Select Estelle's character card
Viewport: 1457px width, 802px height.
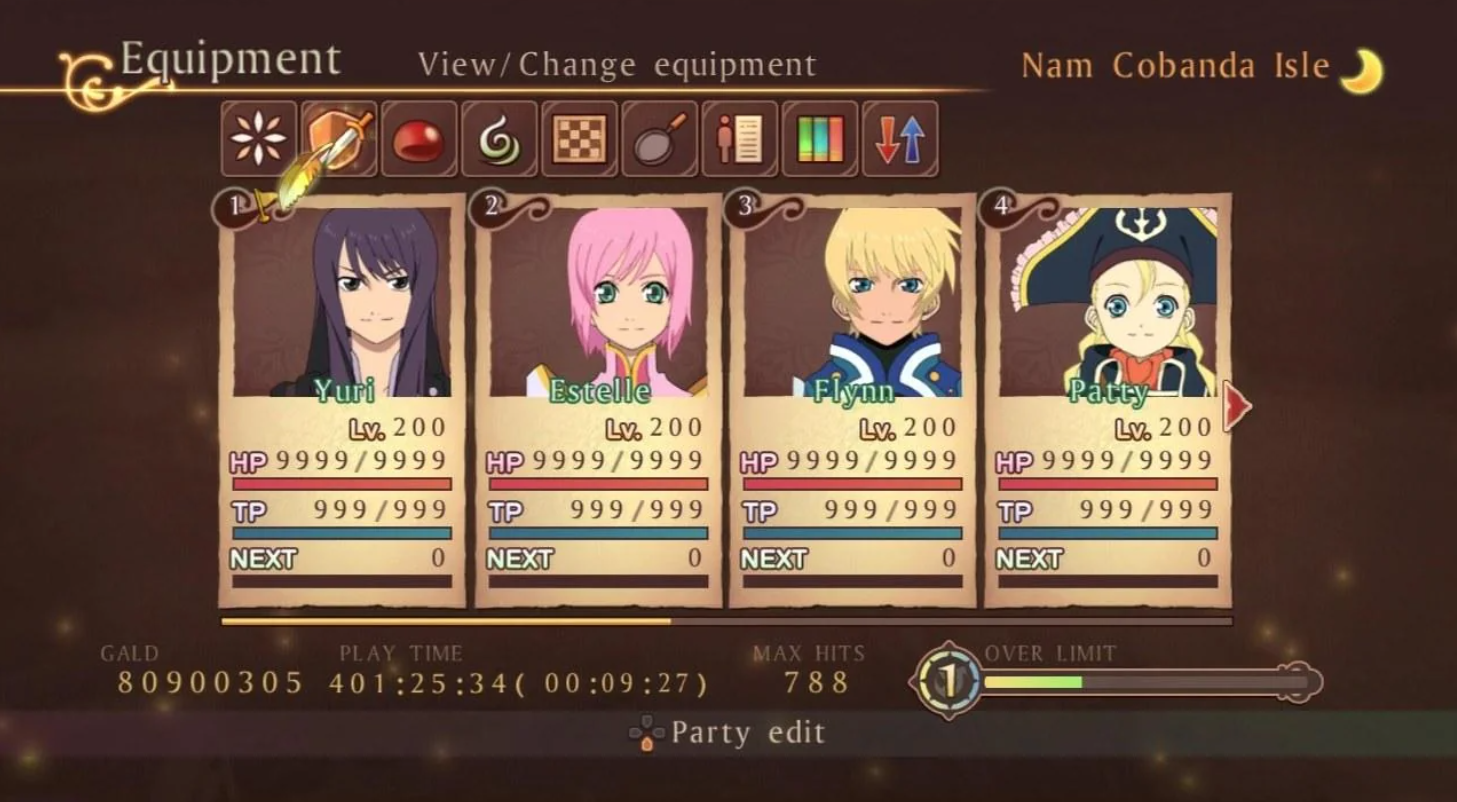tap(598, 400)
